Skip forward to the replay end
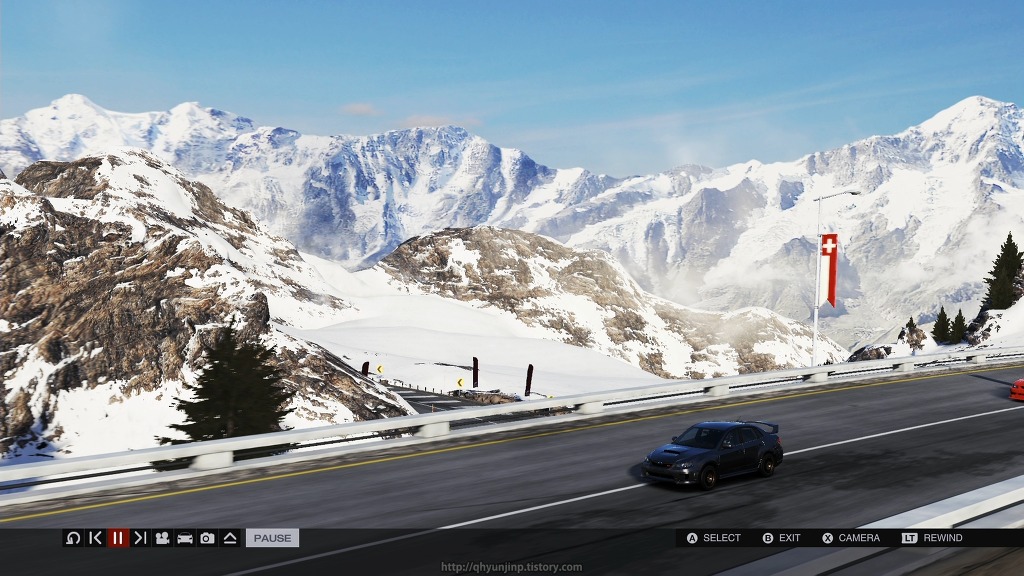This screenshot has height=576, width=1024. click(140, 538)
